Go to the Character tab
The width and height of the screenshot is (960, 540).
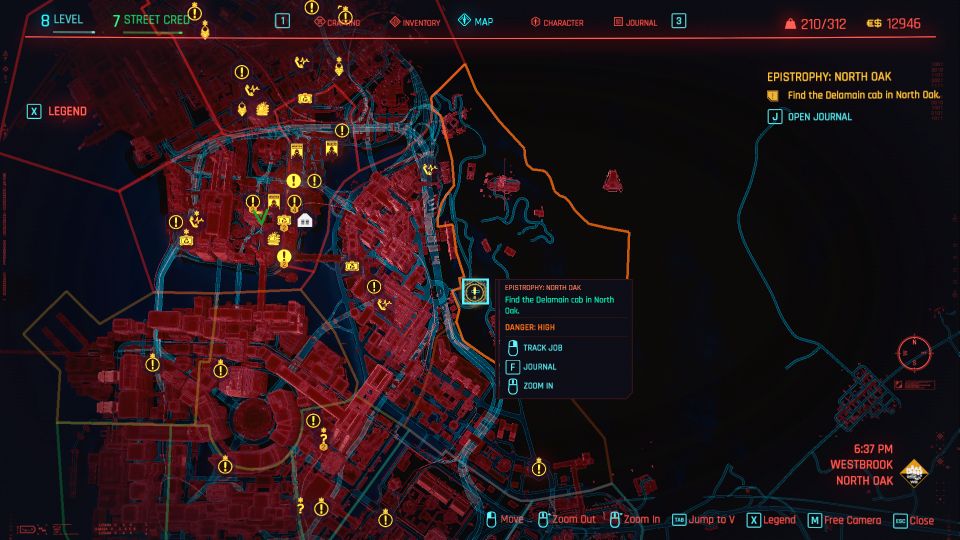(x=557, y=21)
